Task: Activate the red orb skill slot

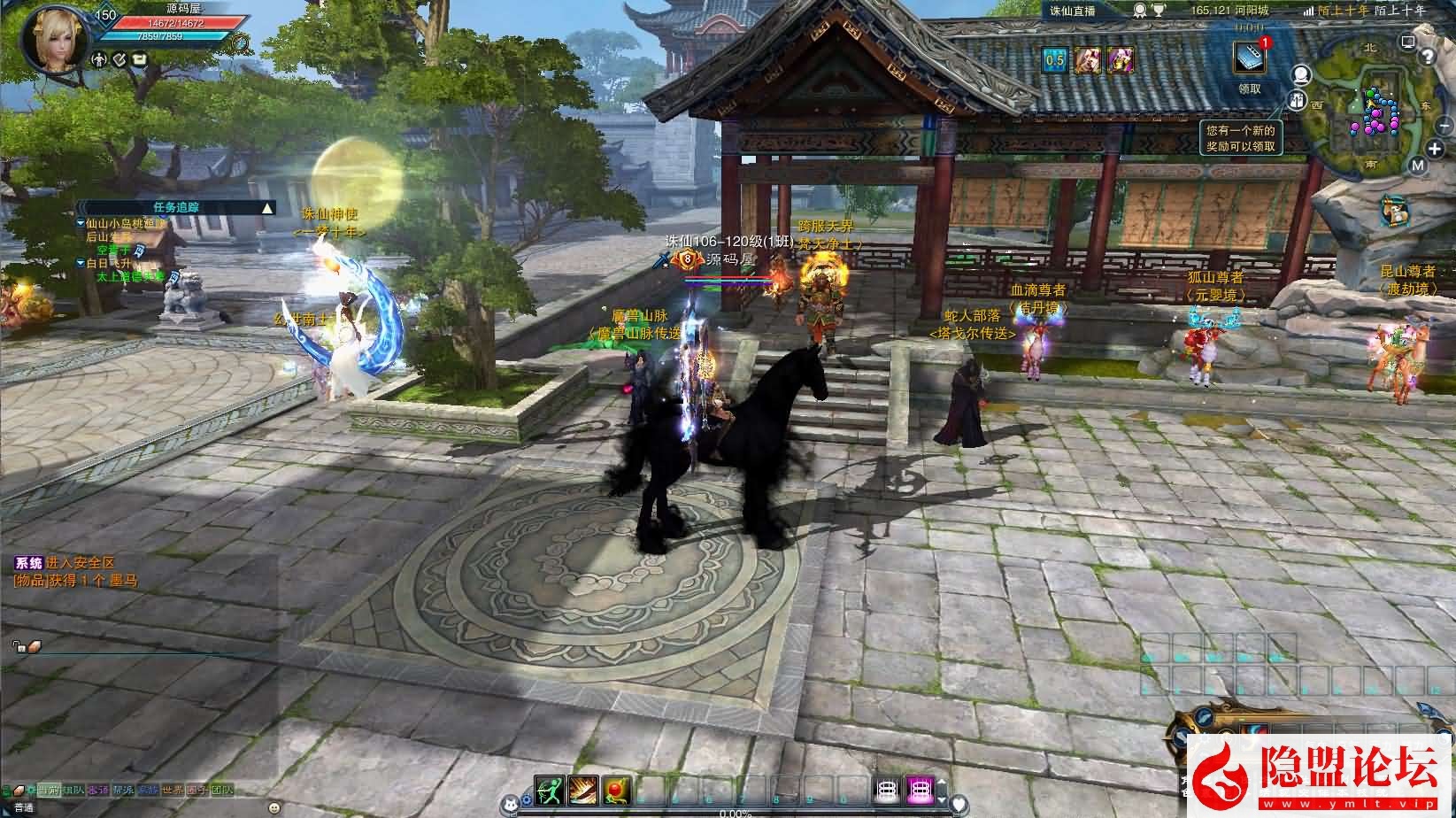Action: pyautogui.click(x=615, y=791)
